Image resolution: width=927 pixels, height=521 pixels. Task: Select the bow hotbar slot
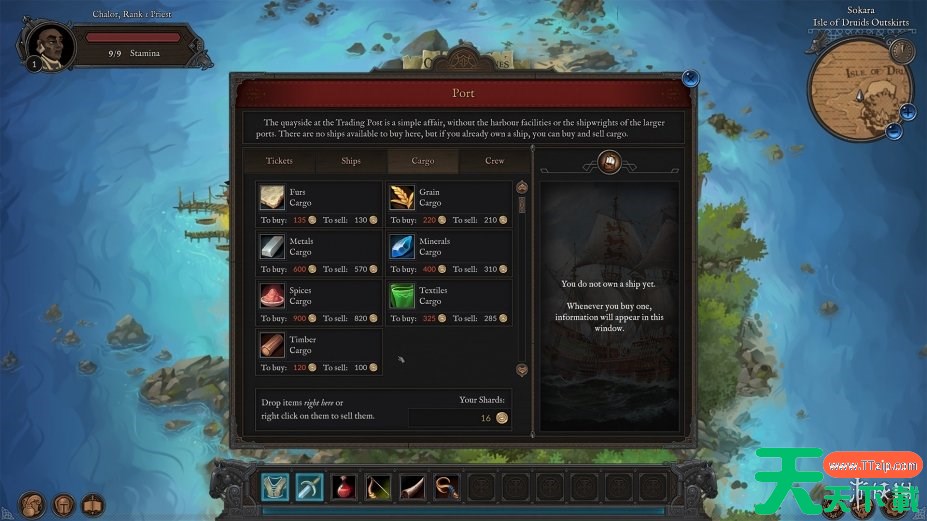[378, 487]
